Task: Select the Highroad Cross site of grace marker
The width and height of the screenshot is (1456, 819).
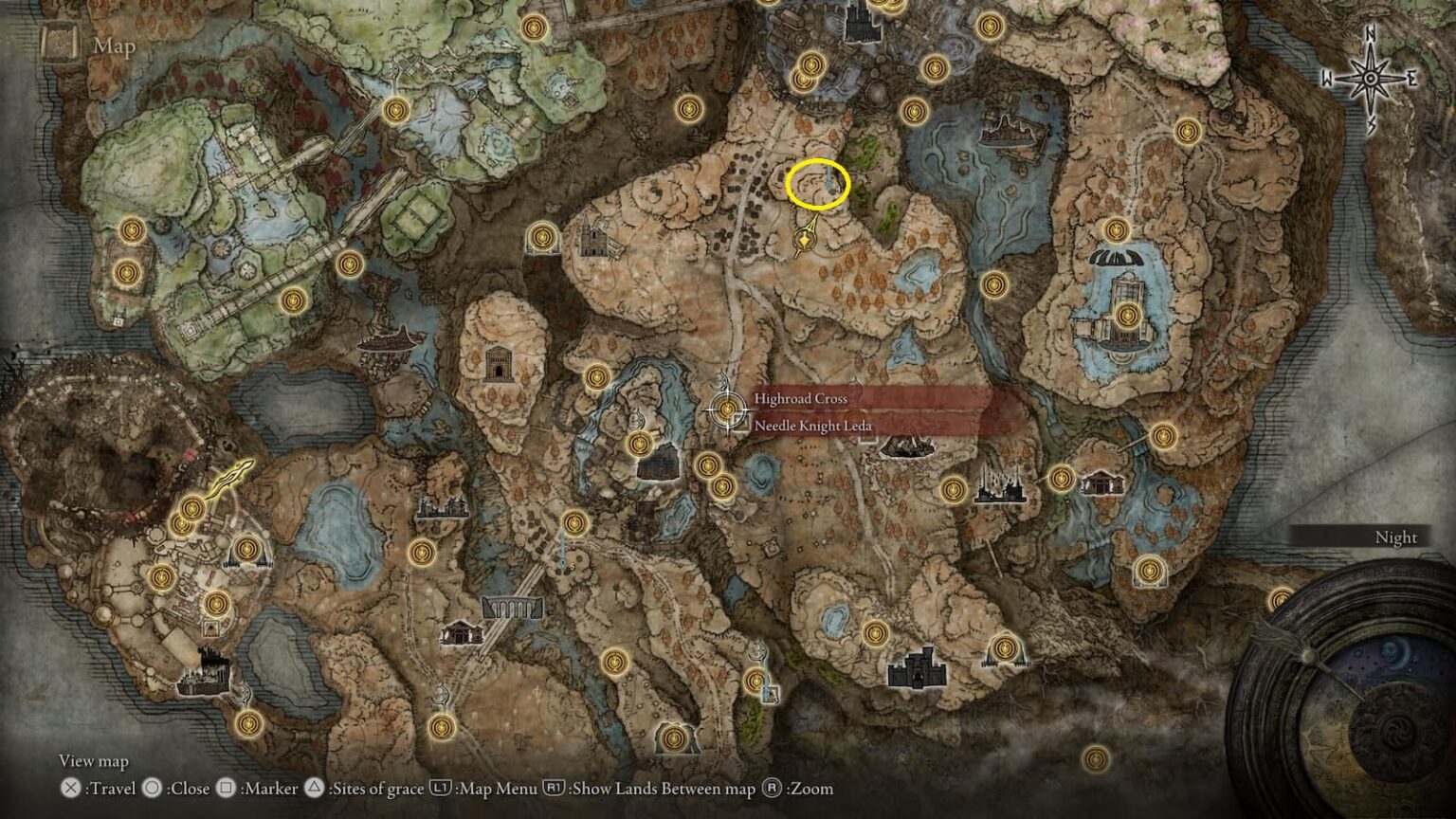Action: [727, 409]
